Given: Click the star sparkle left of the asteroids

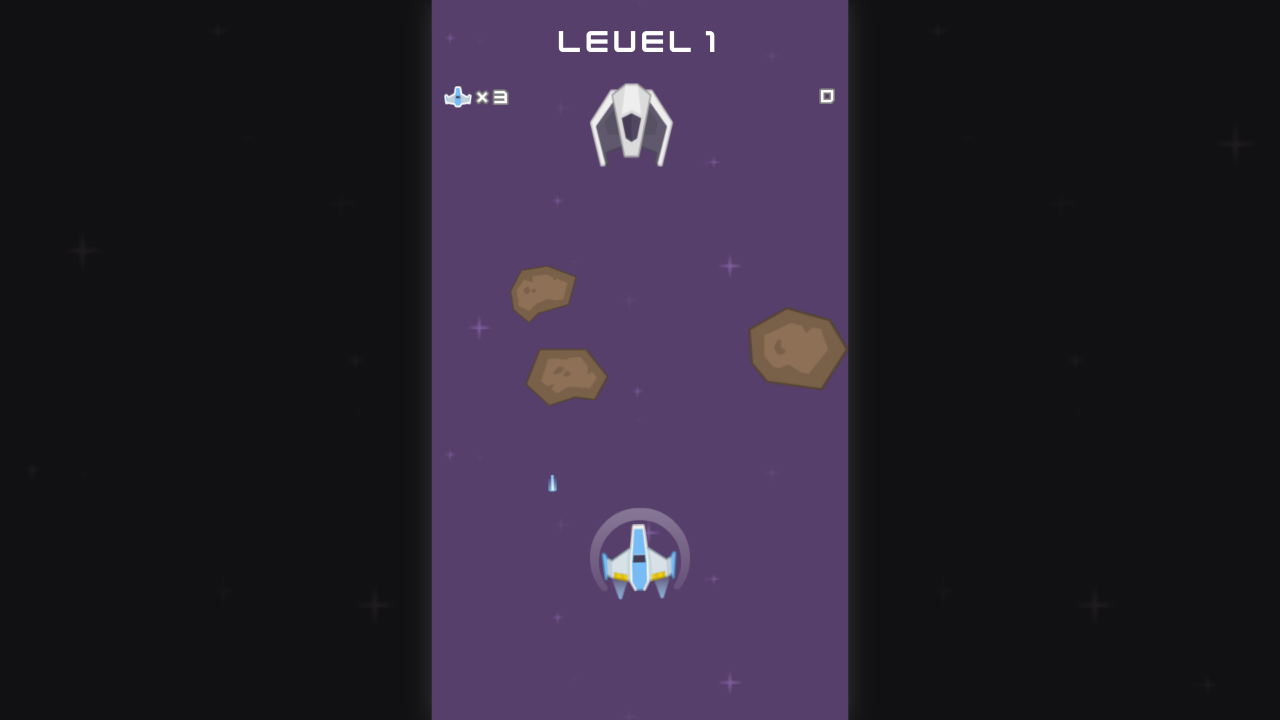Looking at the screenshot, I should point(480,327).
